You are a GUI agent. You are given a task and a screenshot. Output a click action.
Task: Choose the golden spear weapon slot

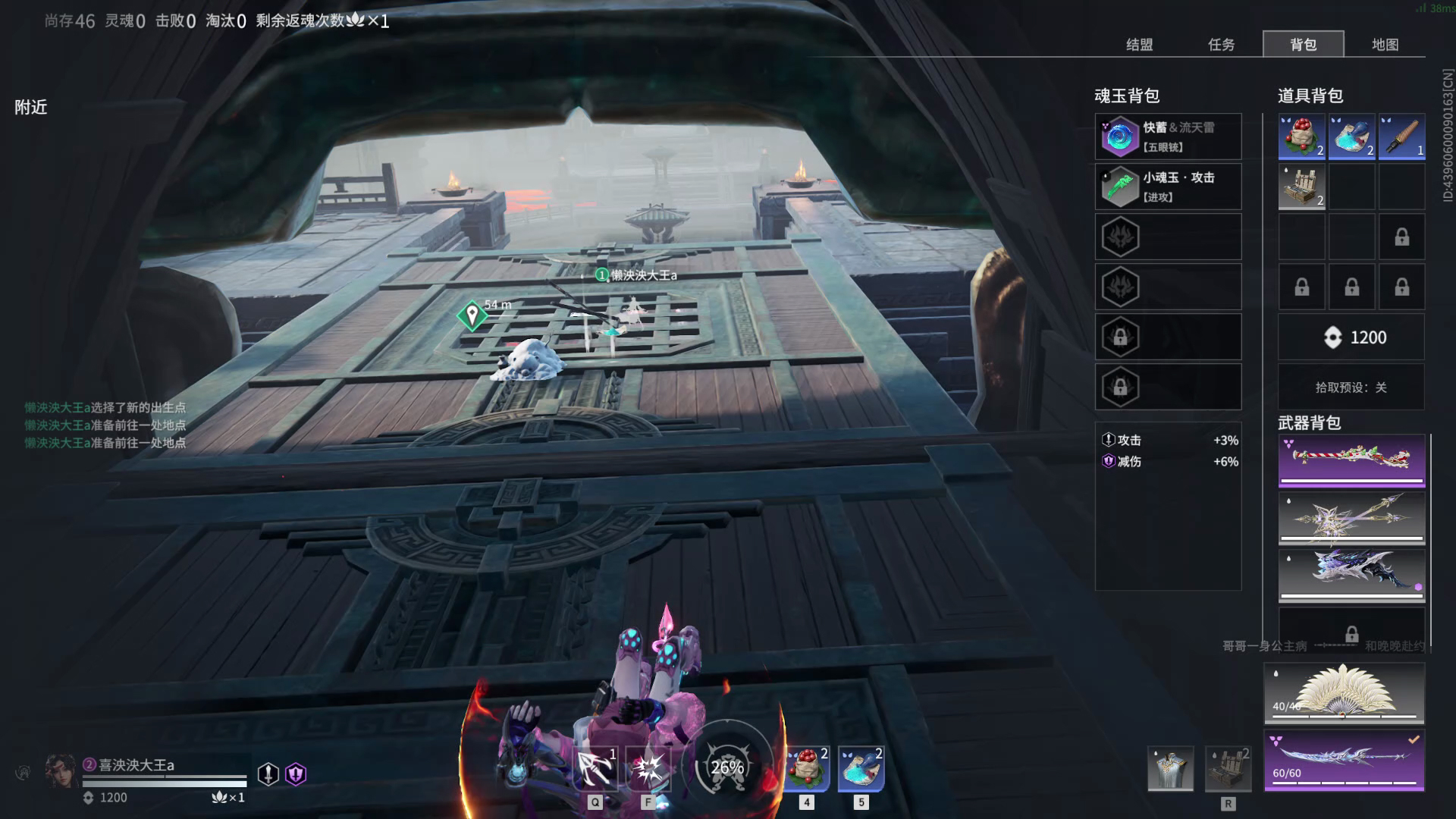pos(1351,518)
